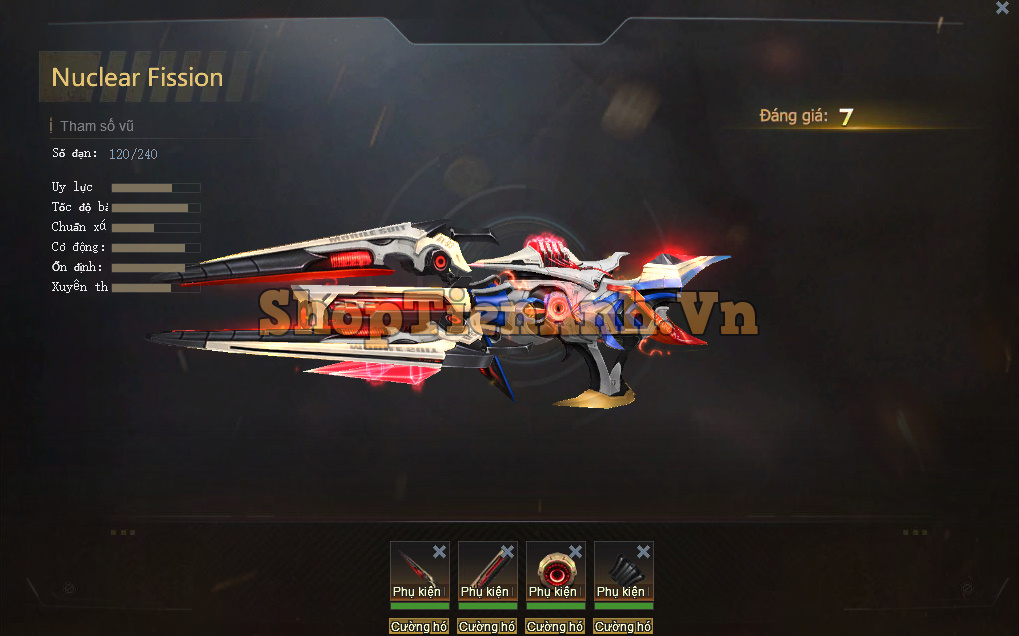The width and height of the screenshot is (1019, 636).
Task: Click Cường hóa under the red eye core
Action: click(x=555, y=627)
